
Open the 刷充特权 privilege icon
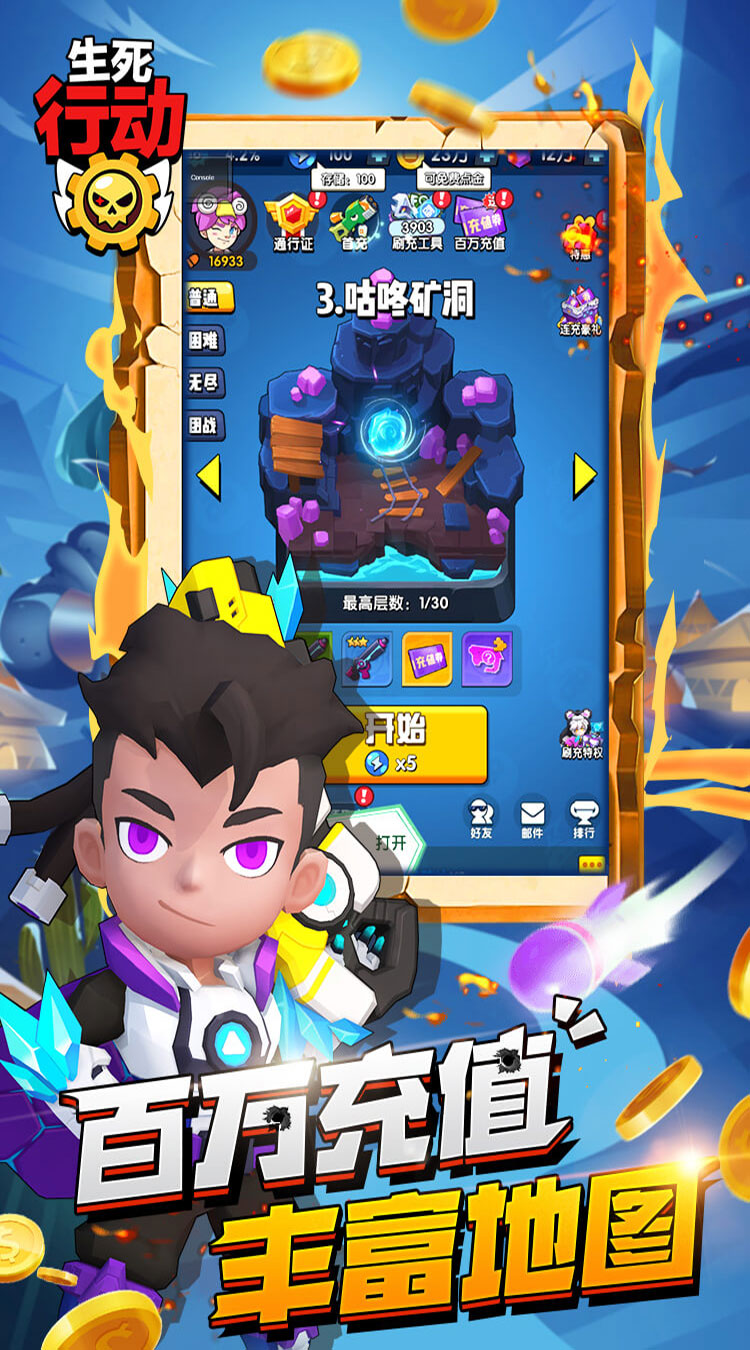578,735
